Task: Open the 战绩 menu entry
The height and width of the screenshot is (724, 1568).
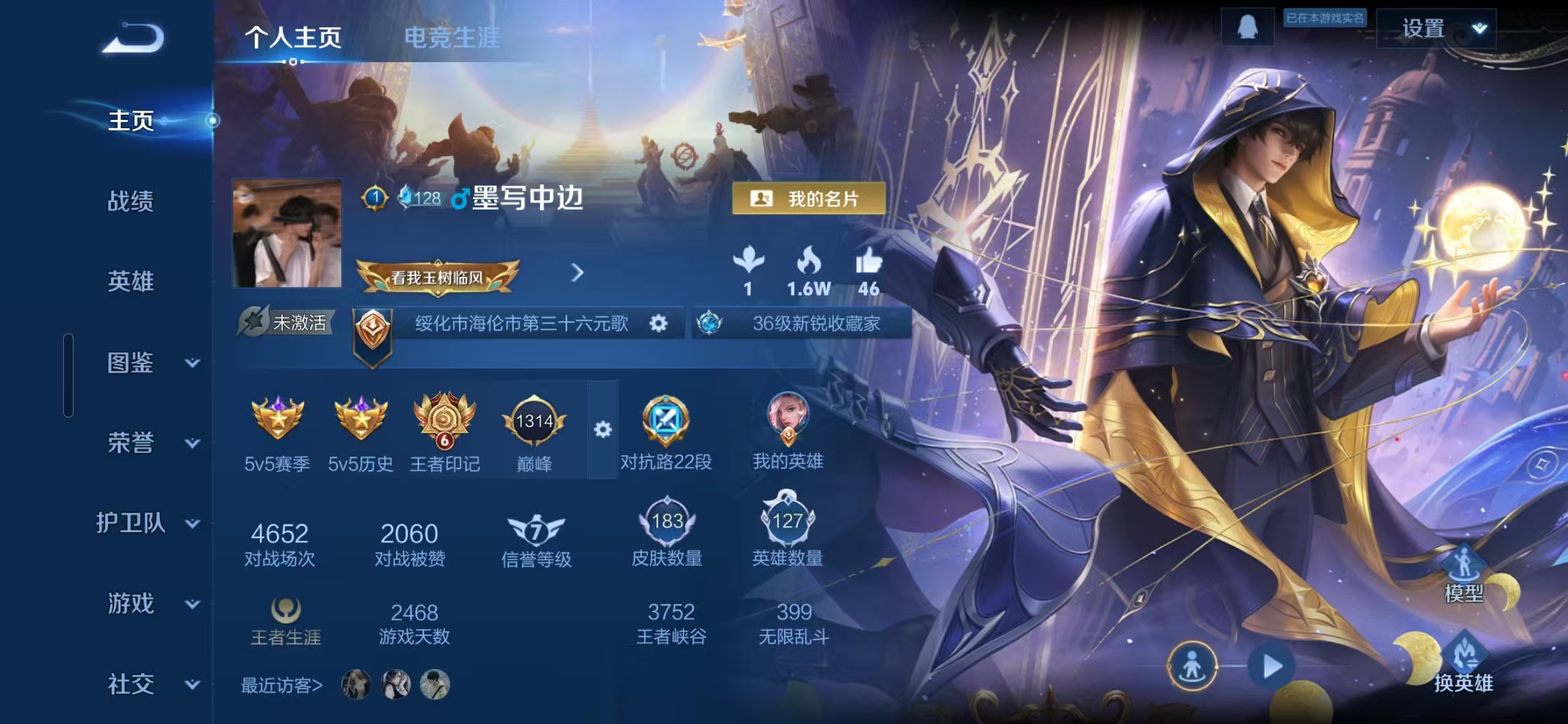Action: tap(131, 201)
